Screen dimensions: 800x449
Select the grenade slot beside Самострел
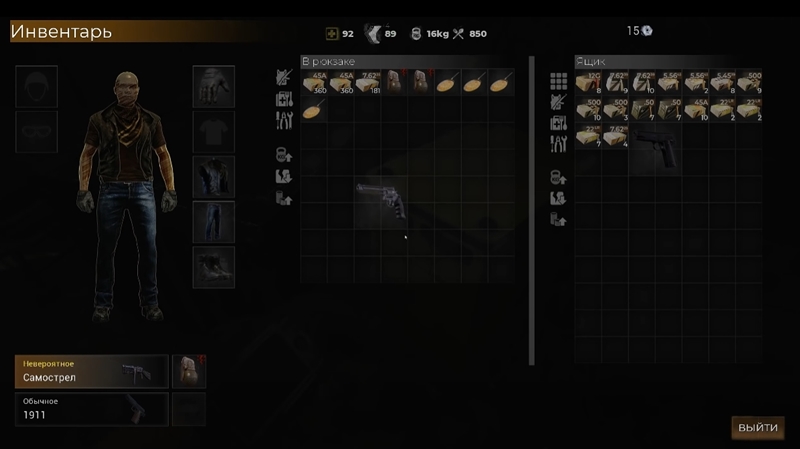pyautogui.click(x=188, y=371)
